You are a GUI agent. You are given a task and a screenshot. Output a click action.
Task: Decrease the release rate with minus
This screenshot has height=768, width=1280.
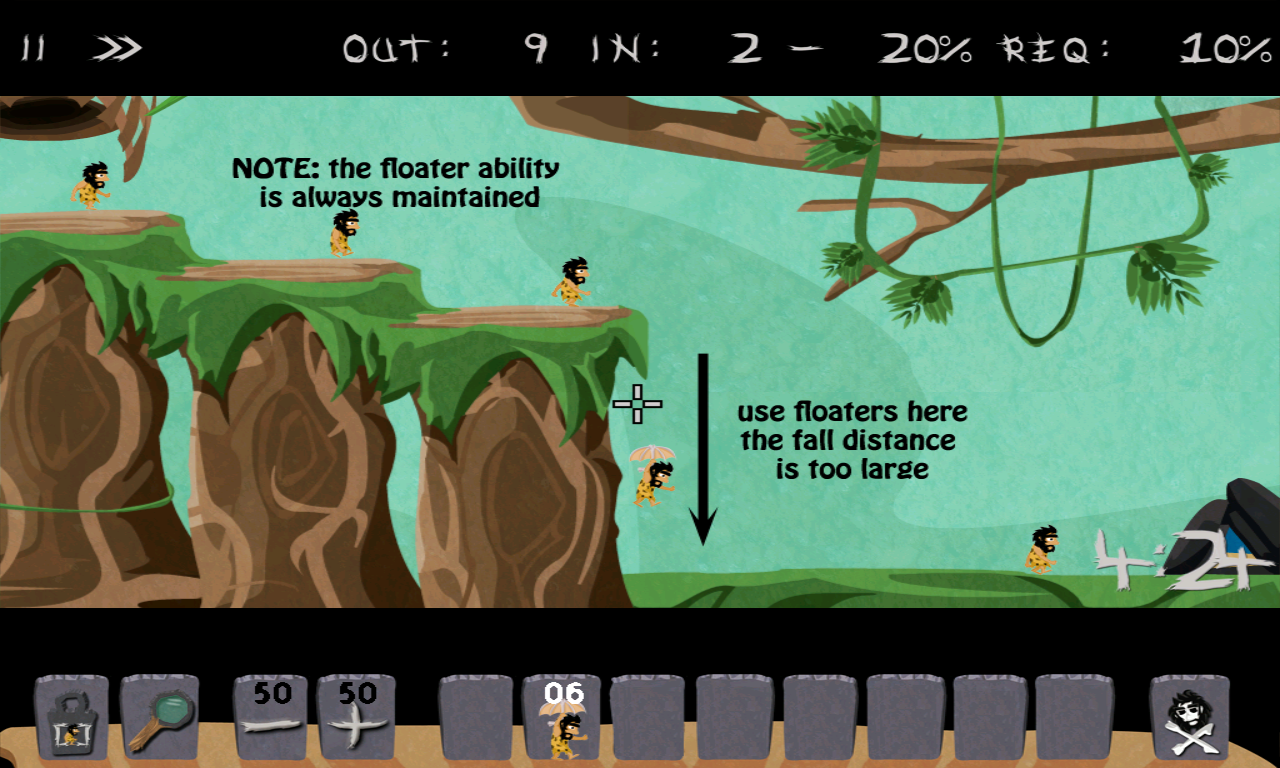click(270, 718)
